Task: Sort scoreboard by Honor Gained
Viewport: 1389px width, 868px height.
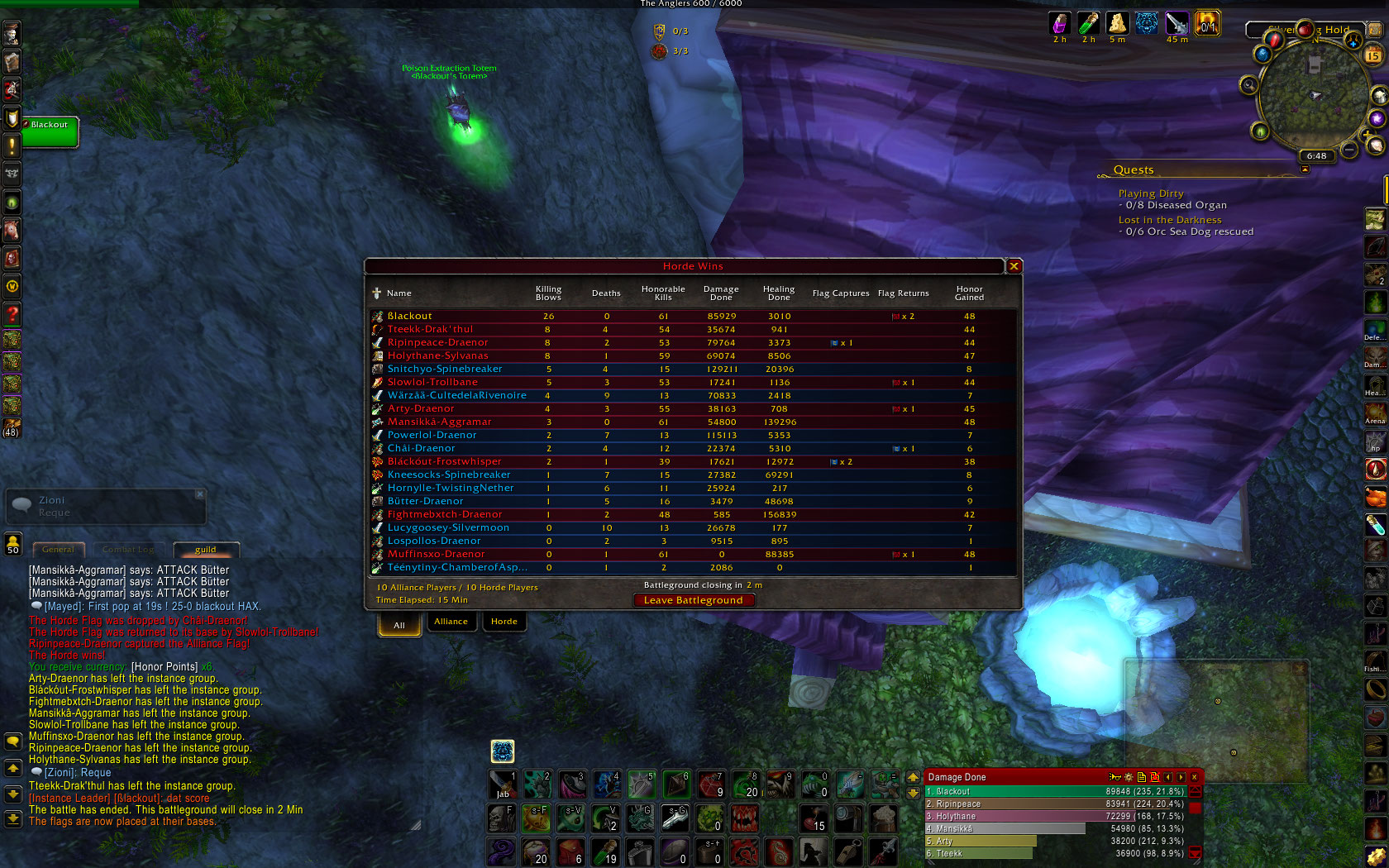Action: 969,293
